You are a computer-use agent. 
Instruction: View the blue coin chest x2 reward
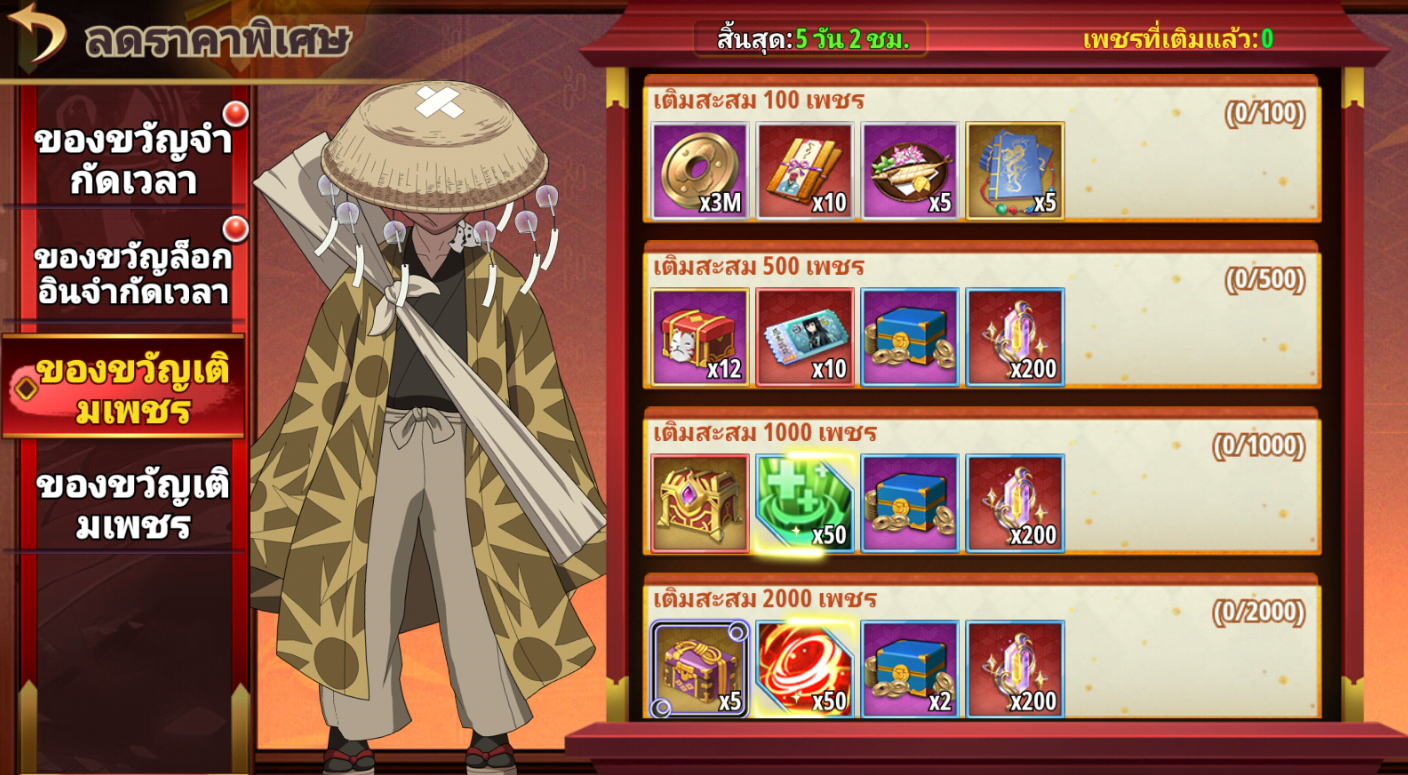910,669
